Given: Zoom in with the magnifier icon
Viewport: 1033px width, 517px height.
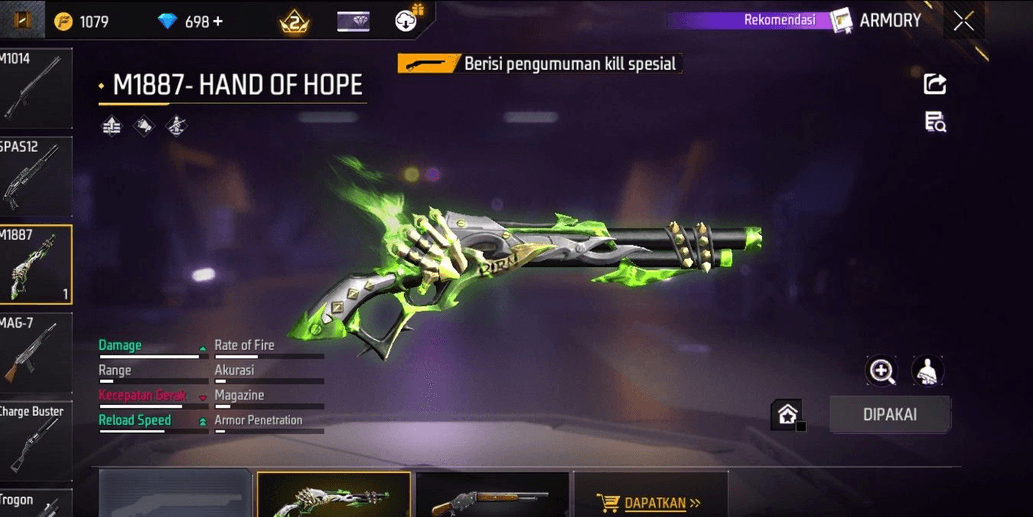Looking at the screenshot, I should [x=882, y=372].
